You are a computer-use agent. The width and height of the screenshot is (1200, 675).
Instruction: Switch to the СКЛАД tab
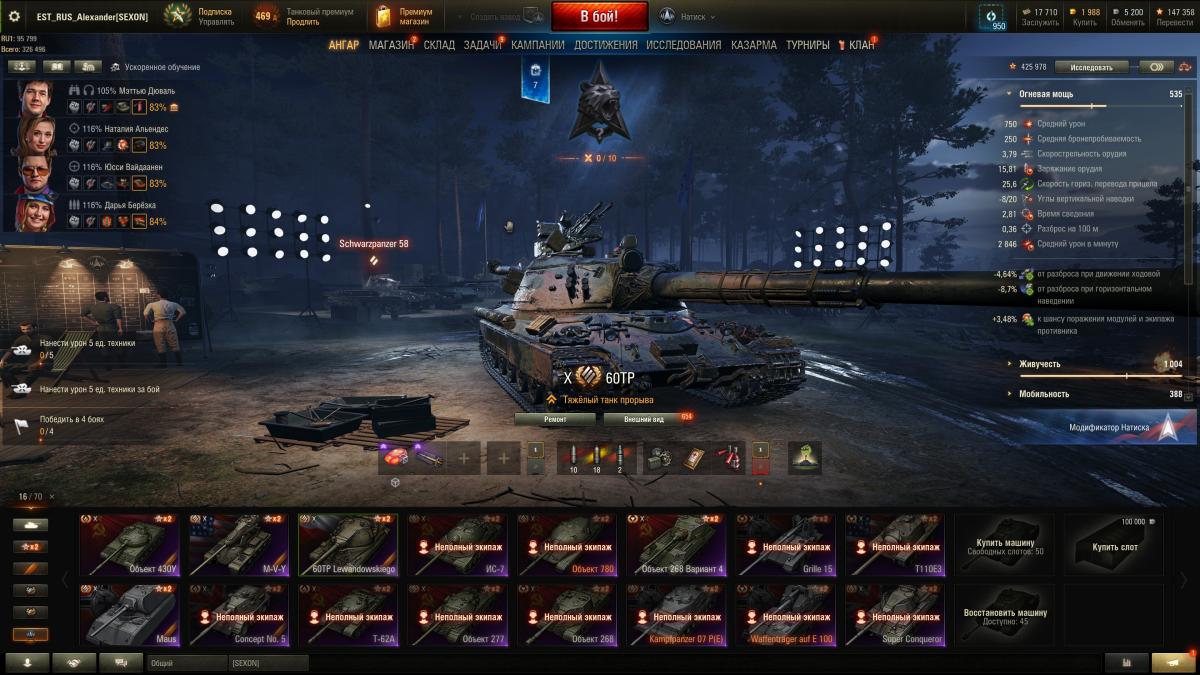tap(439, 45)
